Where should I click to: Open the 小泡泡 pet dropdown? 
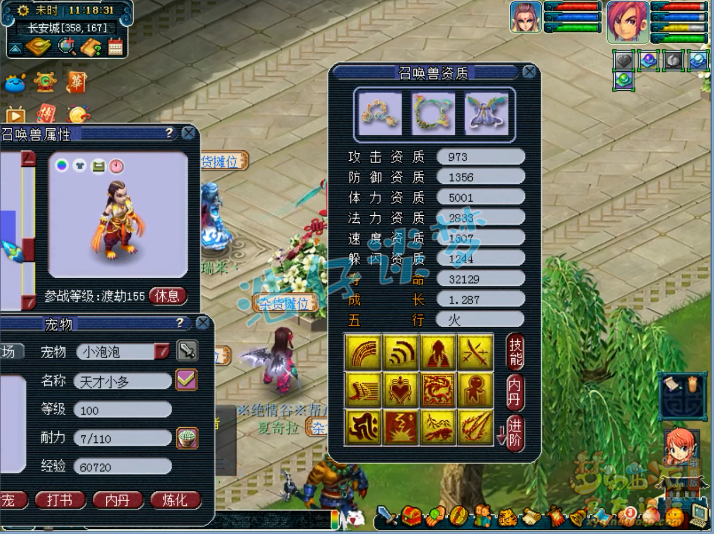[x=162, y=352]
